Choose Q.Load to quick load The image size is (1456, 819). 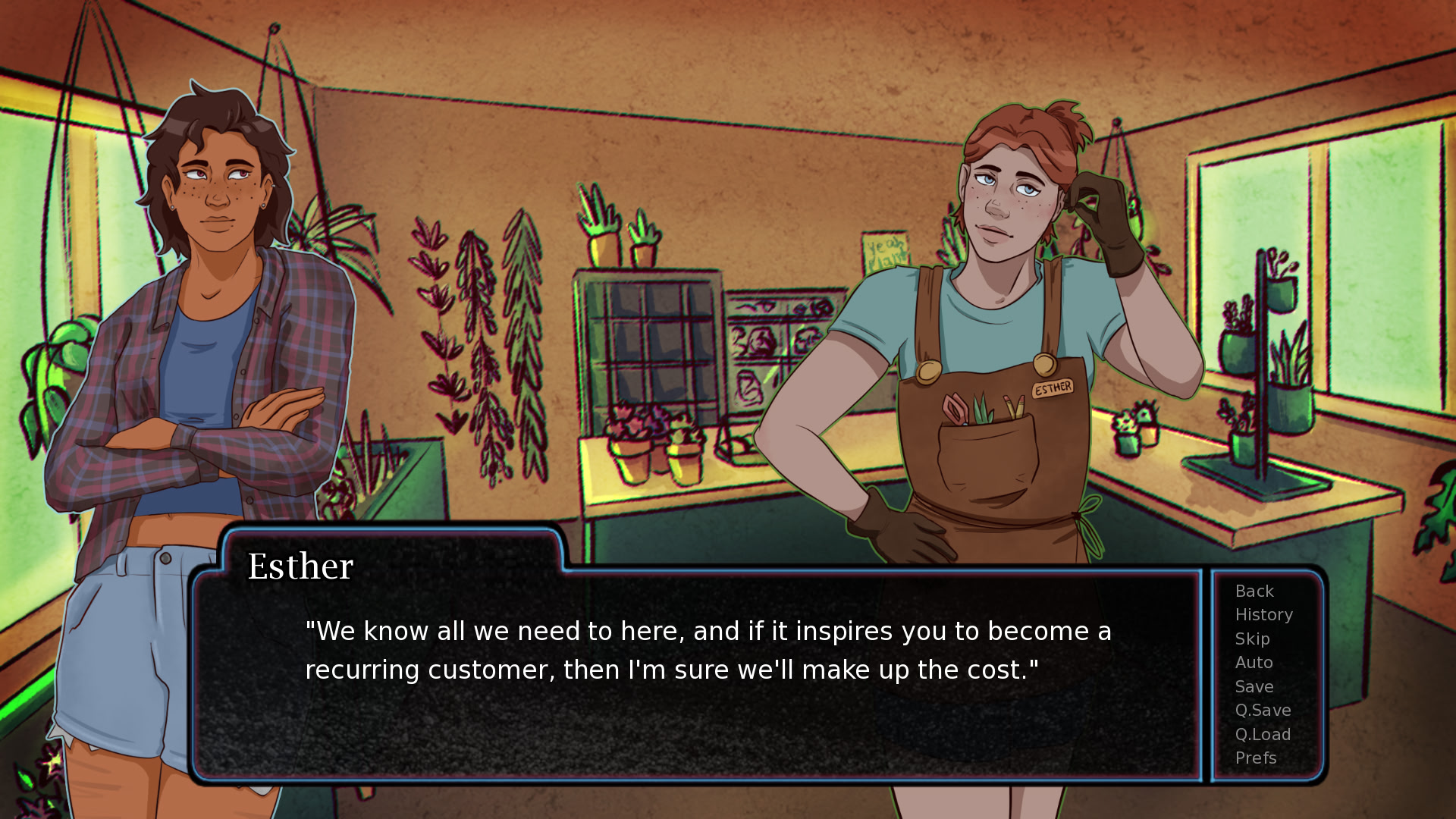pos(1263,734)
